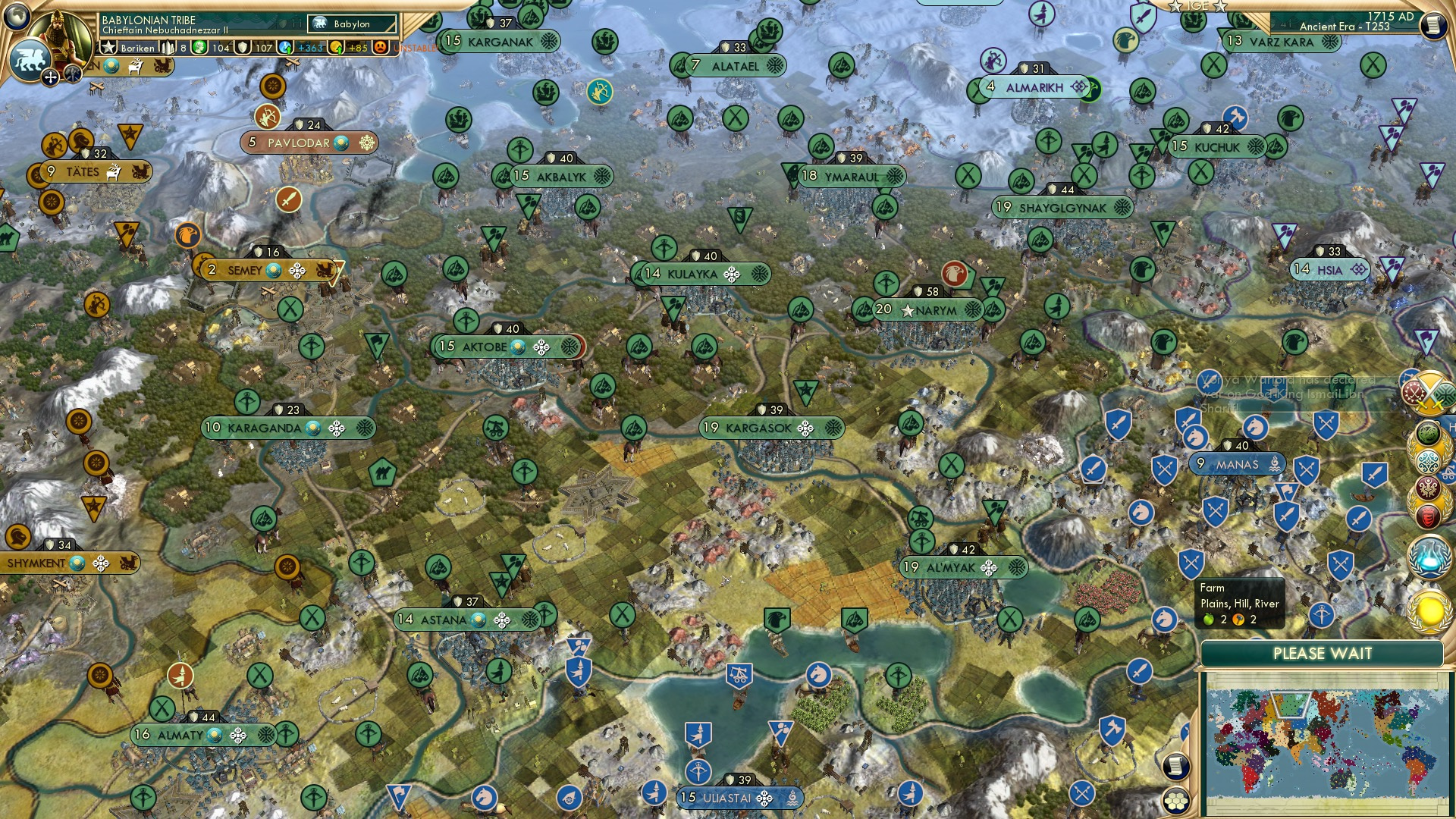Click the star toggle beside the IGE label
Viewport: 1456px width, 819px height.
pyautogui.click(x=1175, y=6)
